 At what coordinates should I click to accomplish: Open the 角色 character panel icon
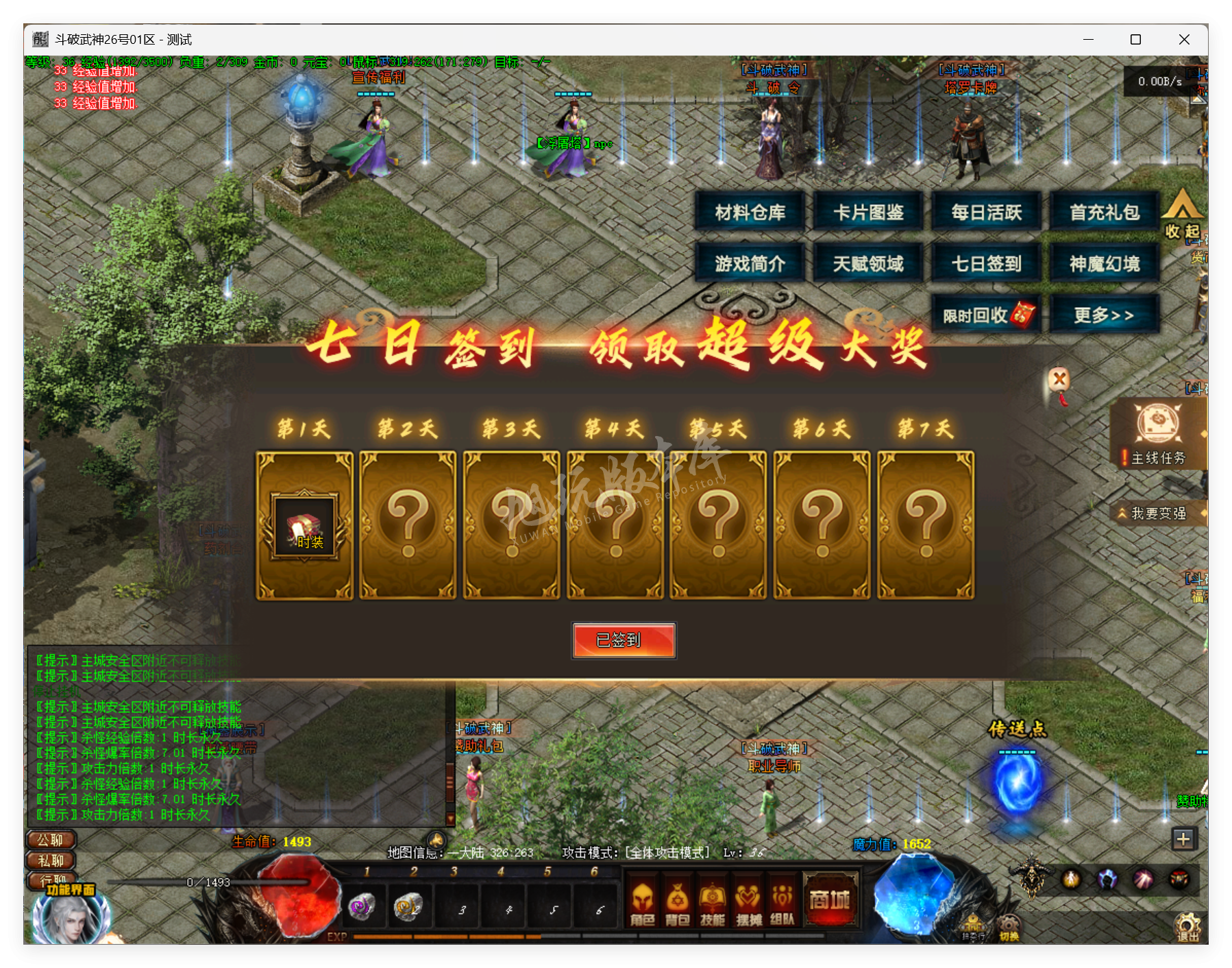(x=643, y=902)
